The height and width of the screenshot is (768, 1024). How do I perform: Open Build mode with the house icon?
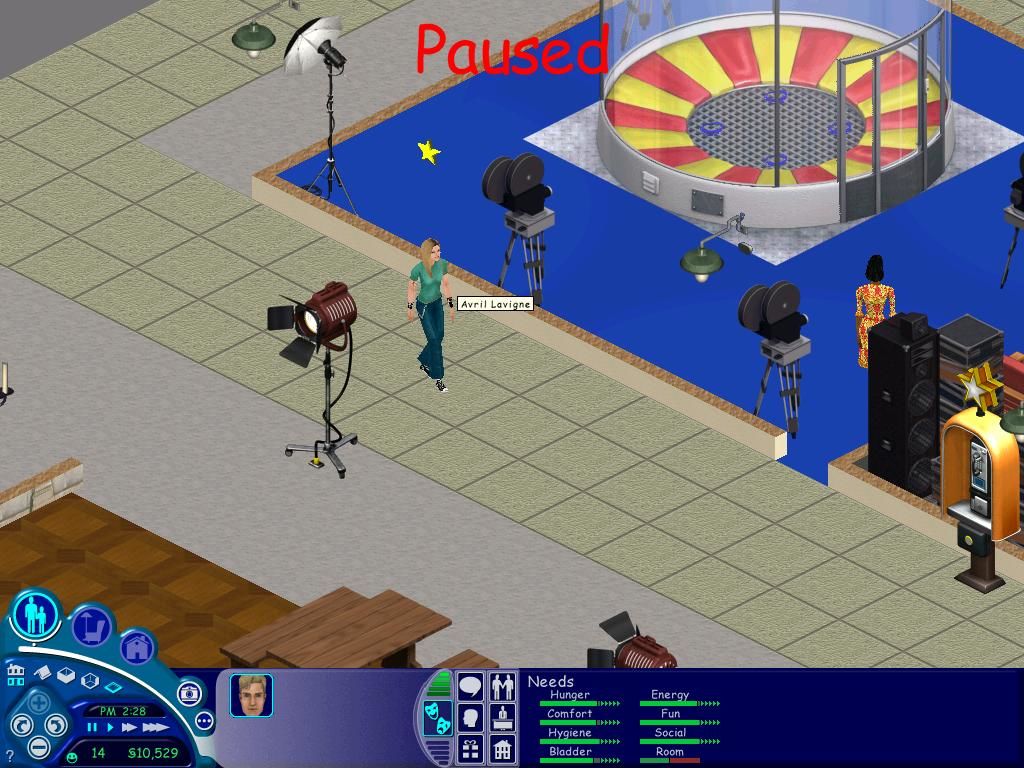click(137, 648)
